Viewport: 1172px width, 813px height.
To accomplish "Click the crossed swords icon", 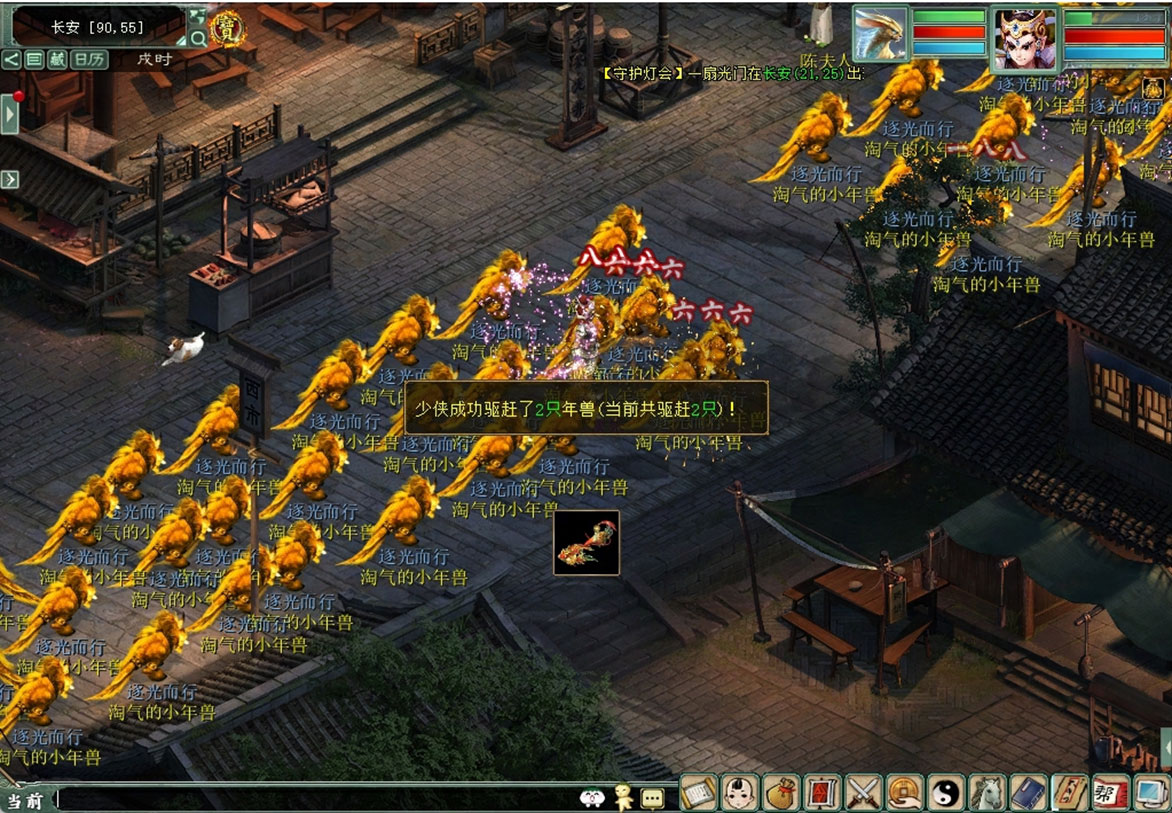I will (x=862, y=793).
